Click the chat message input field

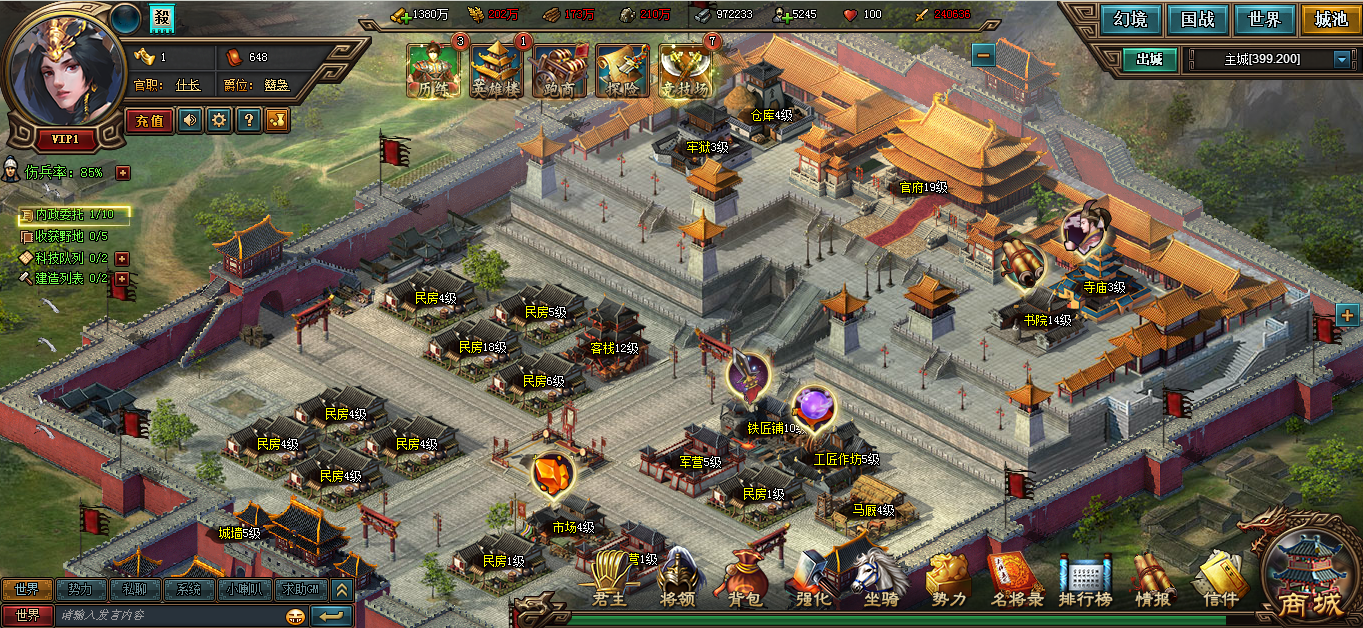(x=165, y=615)
